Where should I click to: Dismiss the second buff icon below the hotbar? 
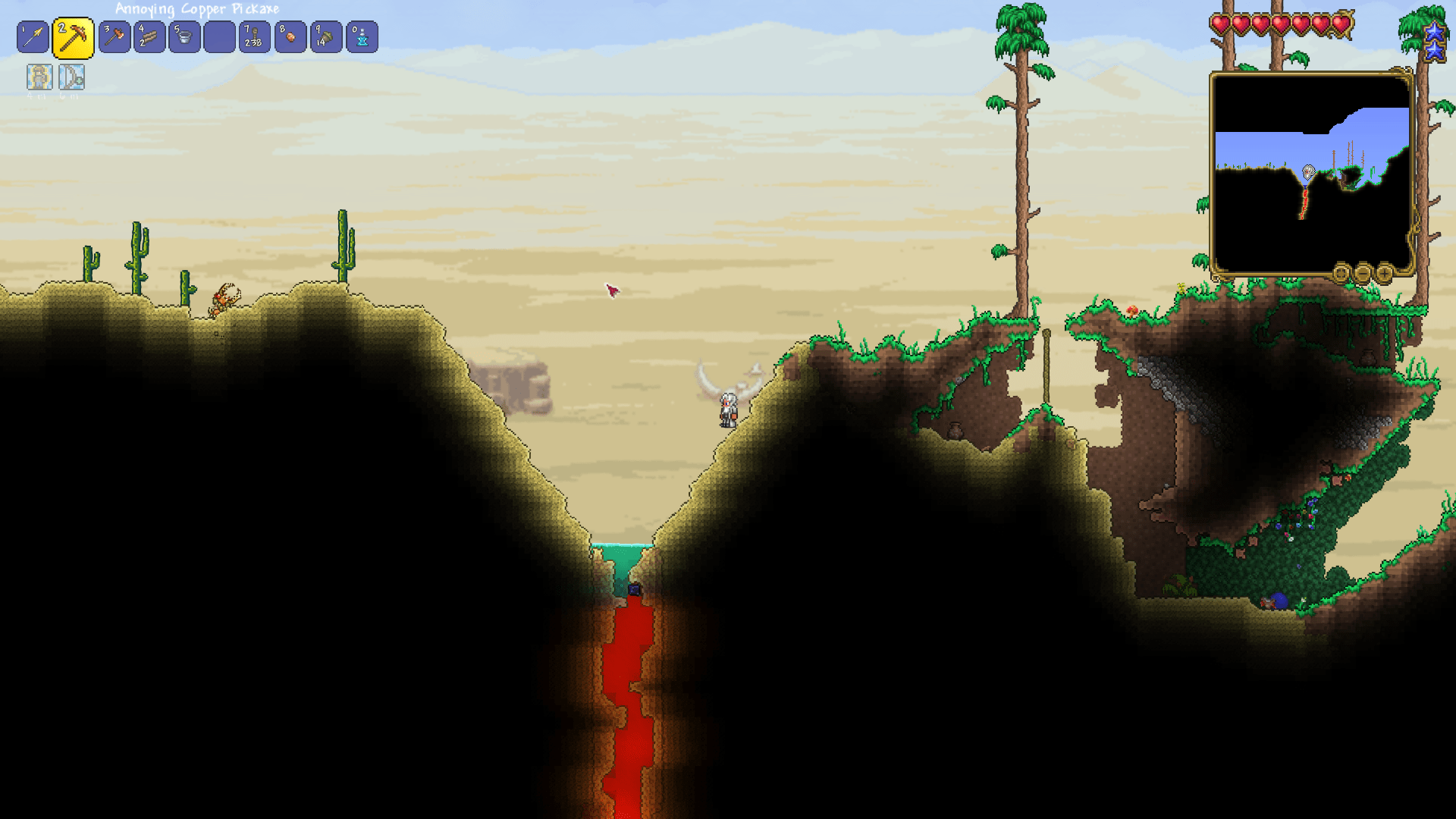(72, 77)
